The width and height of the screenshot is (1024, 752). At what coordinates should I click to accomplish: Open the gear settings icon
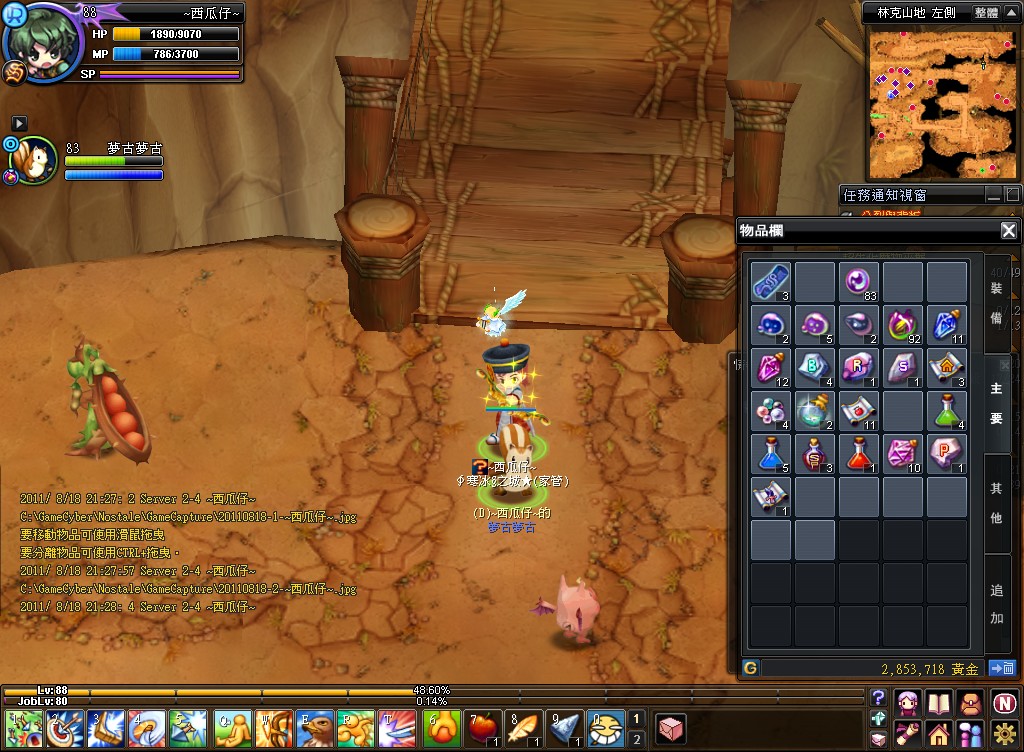coord(1005,734)
